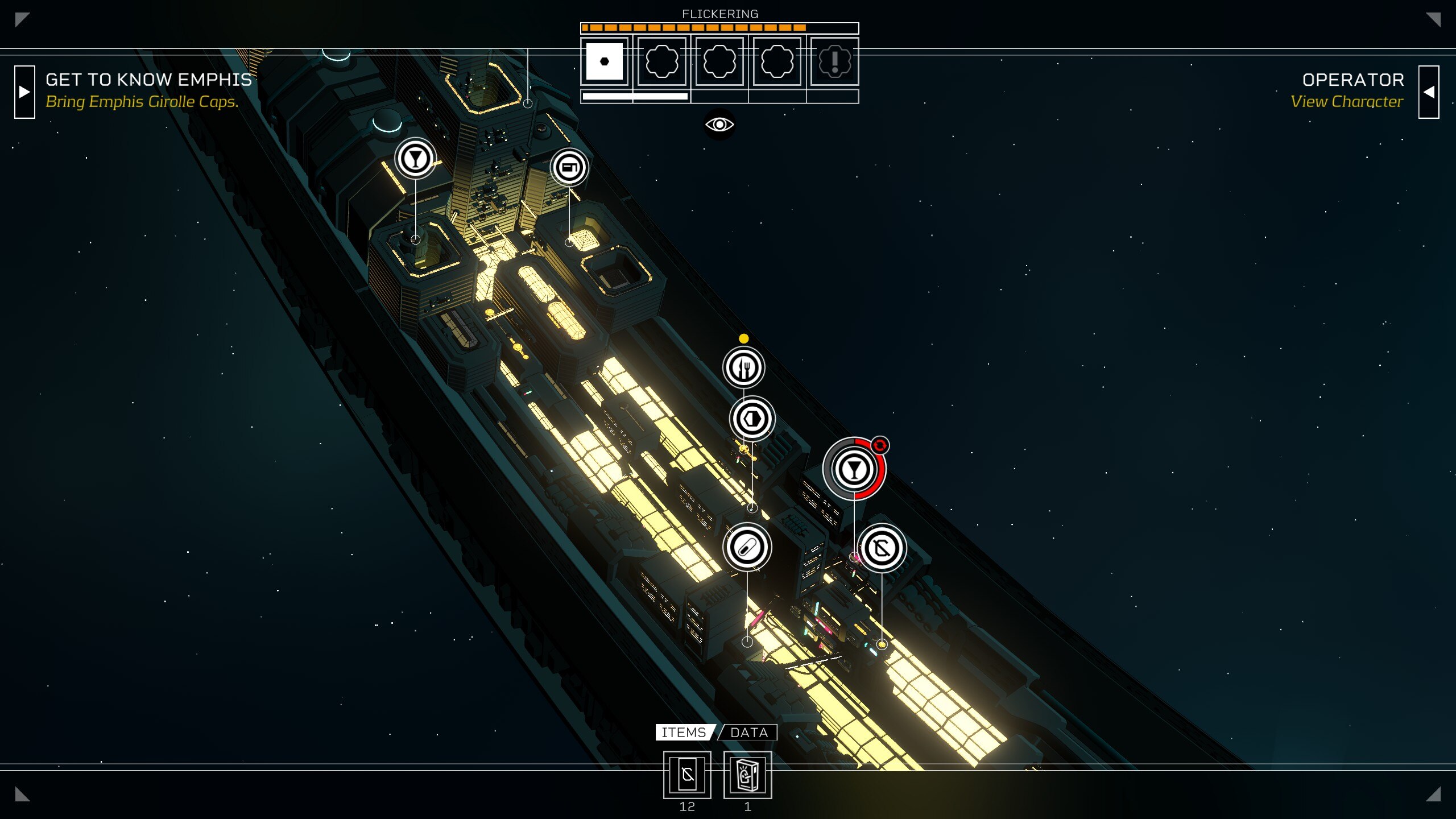Select the cryo chit item with 12
Image resolution: width=1456 pixels, height=819 pixels.
click(x=687, y=775)
